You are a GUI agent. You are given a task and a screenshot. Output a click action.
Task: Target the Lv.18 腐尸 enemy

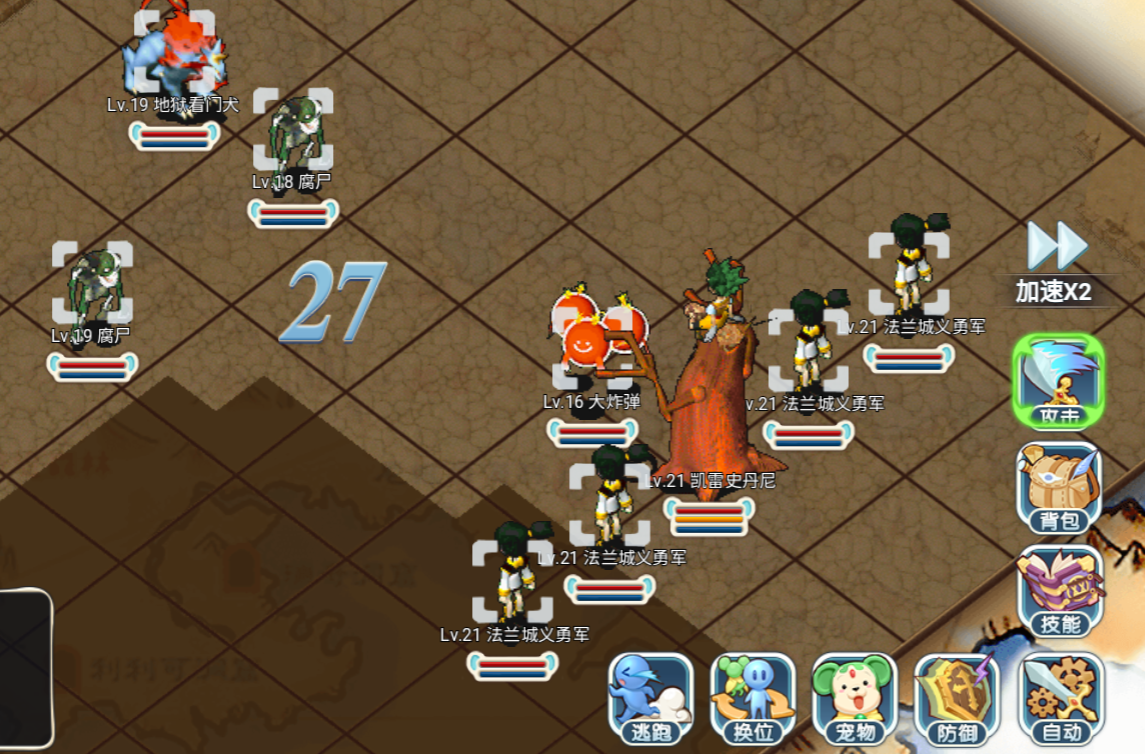(x=292, y=130)
